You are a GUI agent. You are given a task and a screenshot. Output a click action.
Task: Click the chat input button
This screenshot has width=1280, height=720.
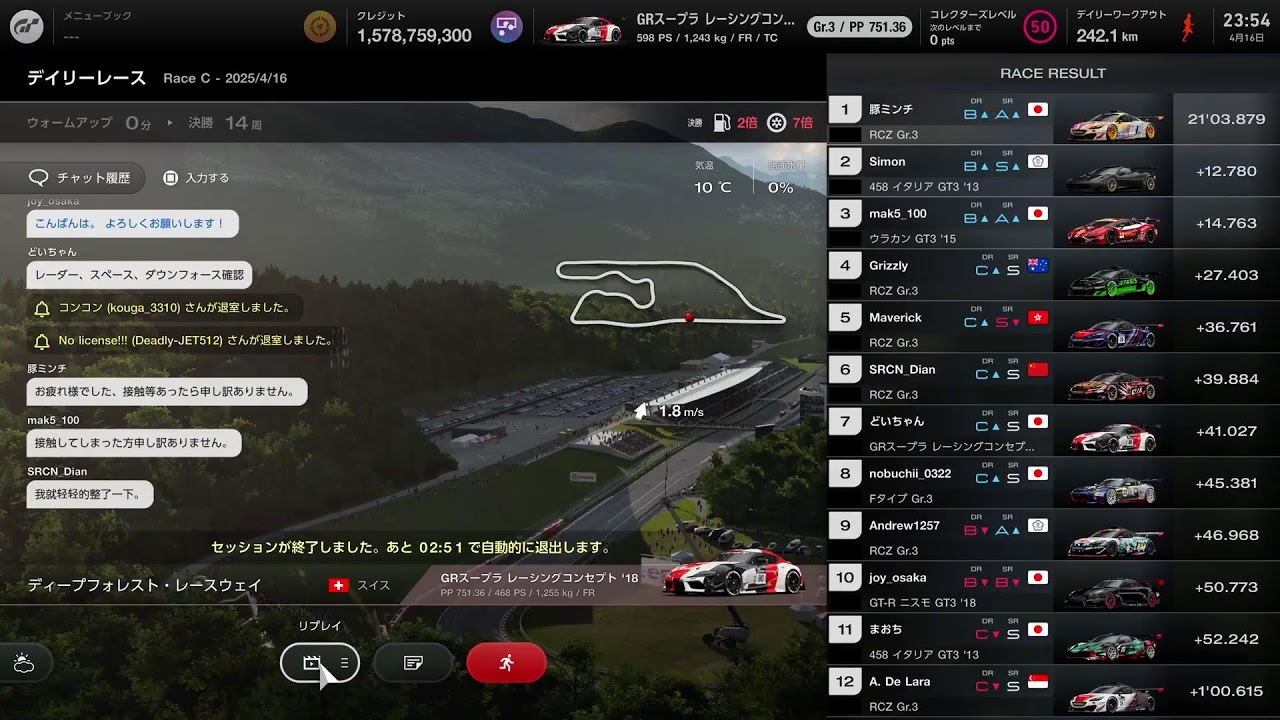[196, 178]
